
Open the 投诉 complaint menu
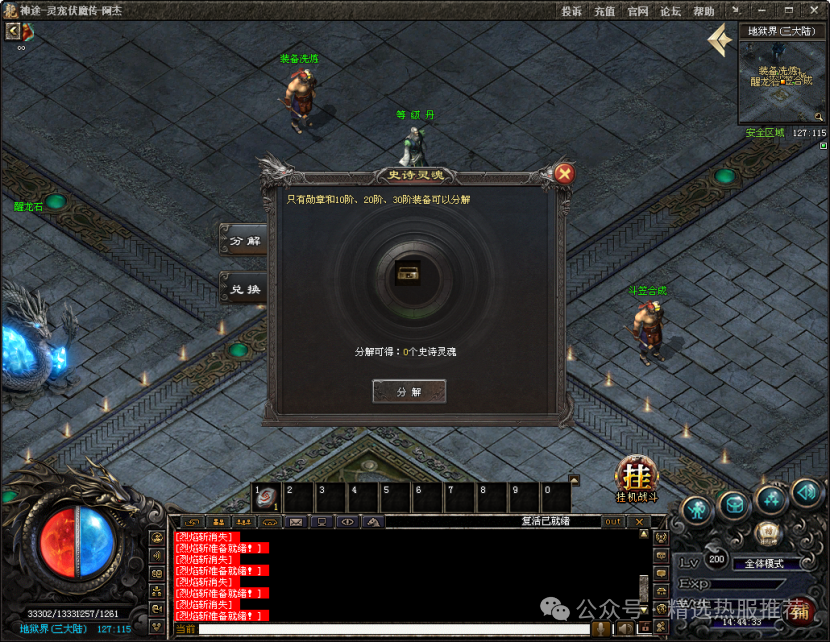(571, 11)
